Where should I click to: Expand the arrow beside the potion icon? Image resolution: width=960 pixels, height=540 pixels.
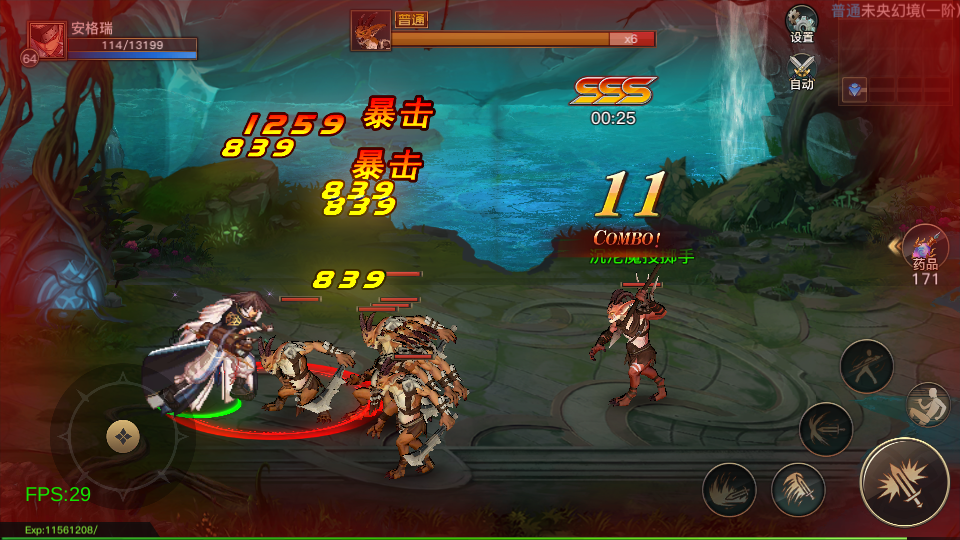coord(893,245)
